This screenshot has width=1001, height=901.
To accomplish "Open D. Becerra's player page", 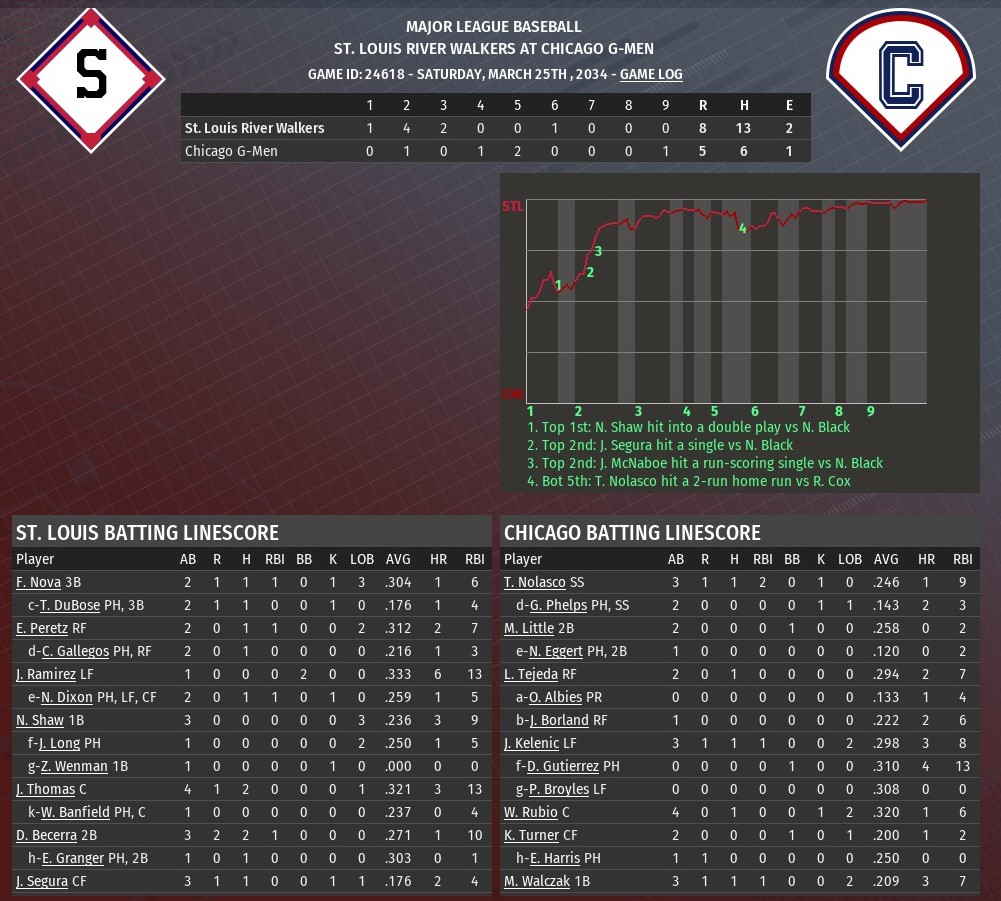I will (x=47, y=835).
